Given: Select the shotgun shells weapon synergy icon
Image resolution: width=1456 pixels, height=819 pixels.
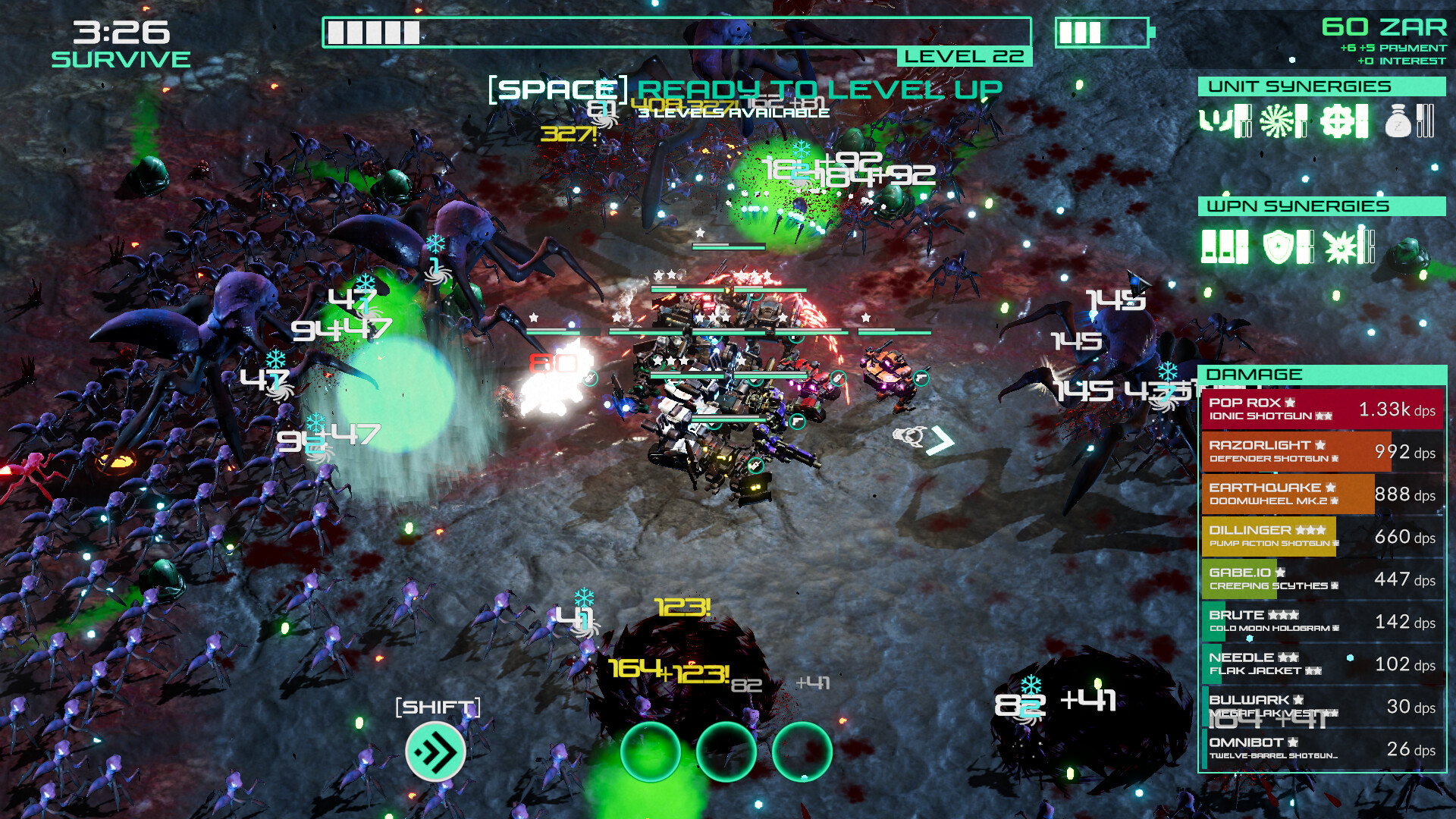Looking at the screenshot, I should [x=1217, y=245].
